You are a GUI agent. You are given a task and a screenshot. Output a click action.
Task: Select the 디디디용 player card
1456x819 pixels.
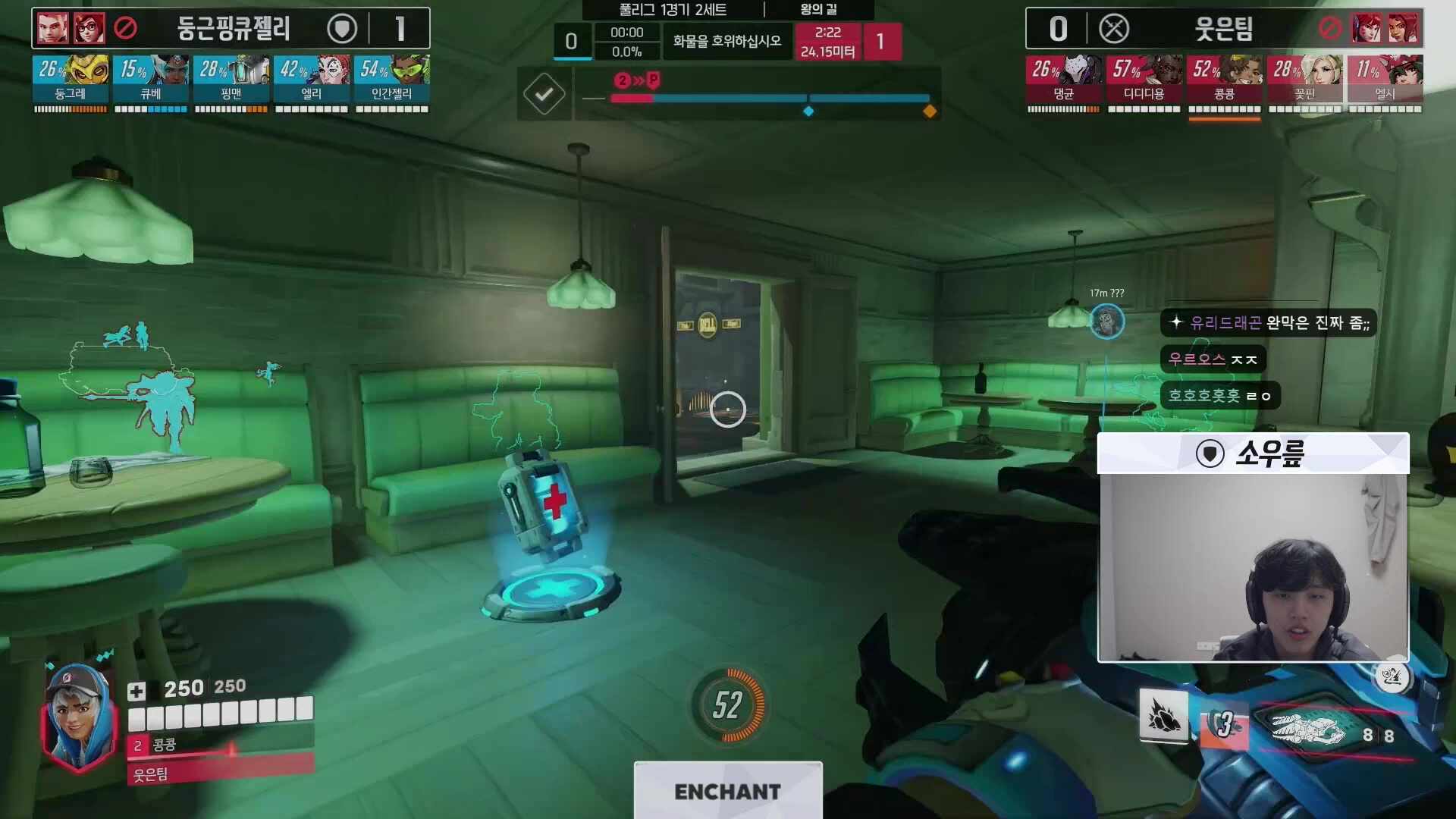click(x=1144, y=80)
